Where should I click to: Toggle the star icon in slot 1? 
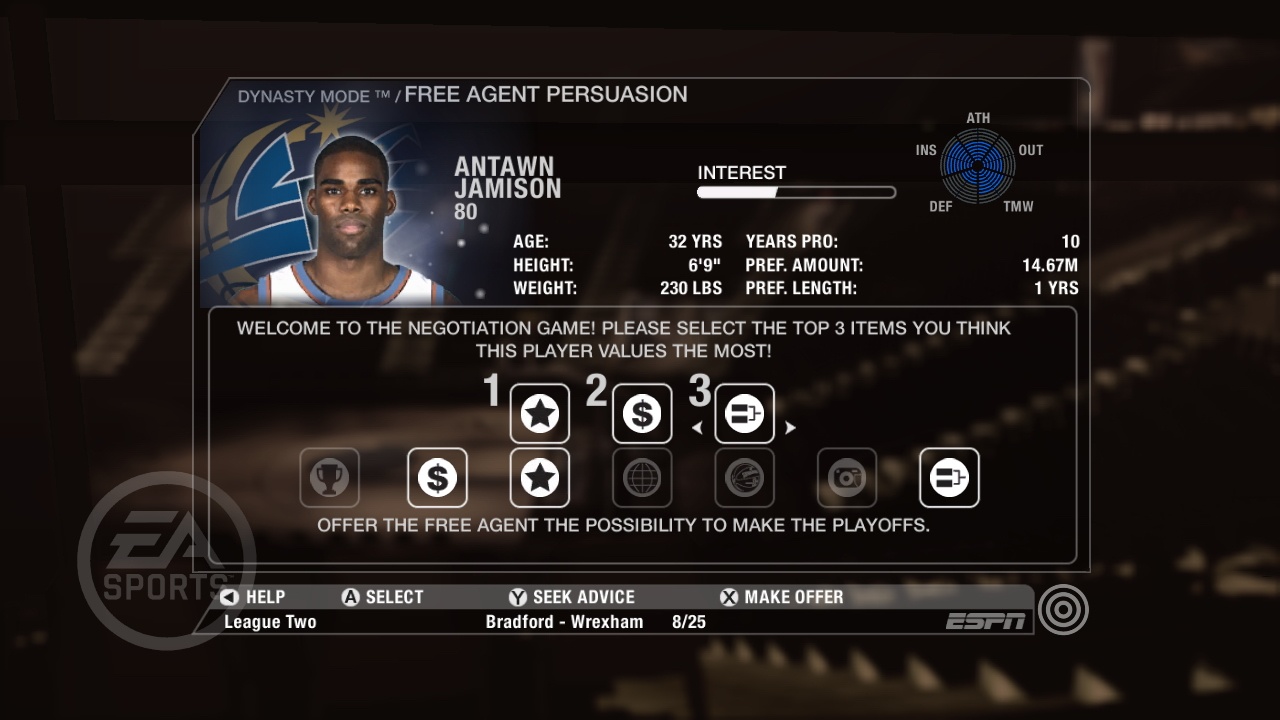pyautogui.click(x=539, y=413)
